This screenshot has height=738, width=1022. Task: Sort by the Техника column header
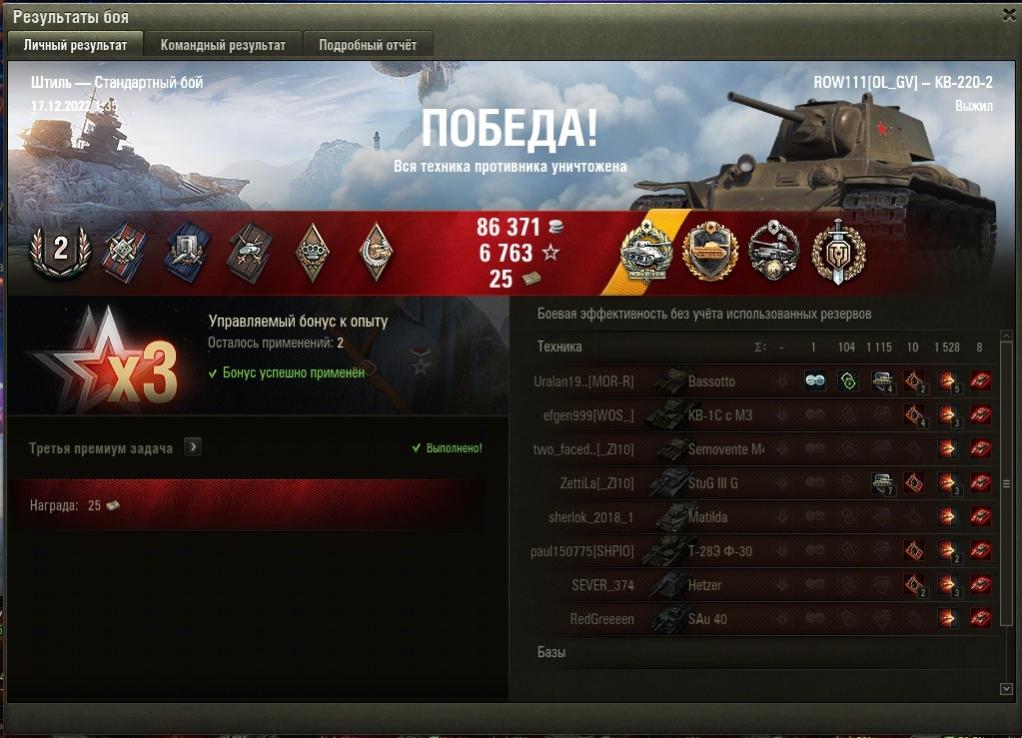point(560,347)
